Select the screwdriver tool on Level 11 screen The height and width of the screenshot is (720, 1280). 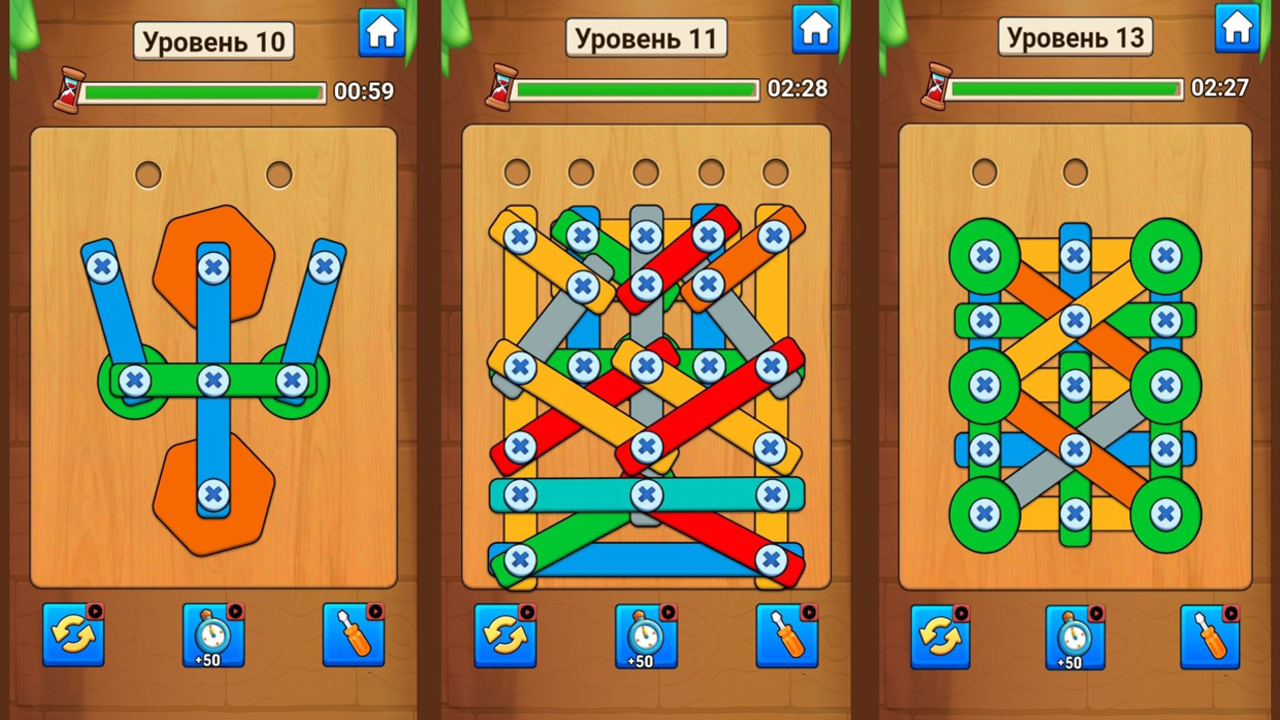click(x=786, y=637)
